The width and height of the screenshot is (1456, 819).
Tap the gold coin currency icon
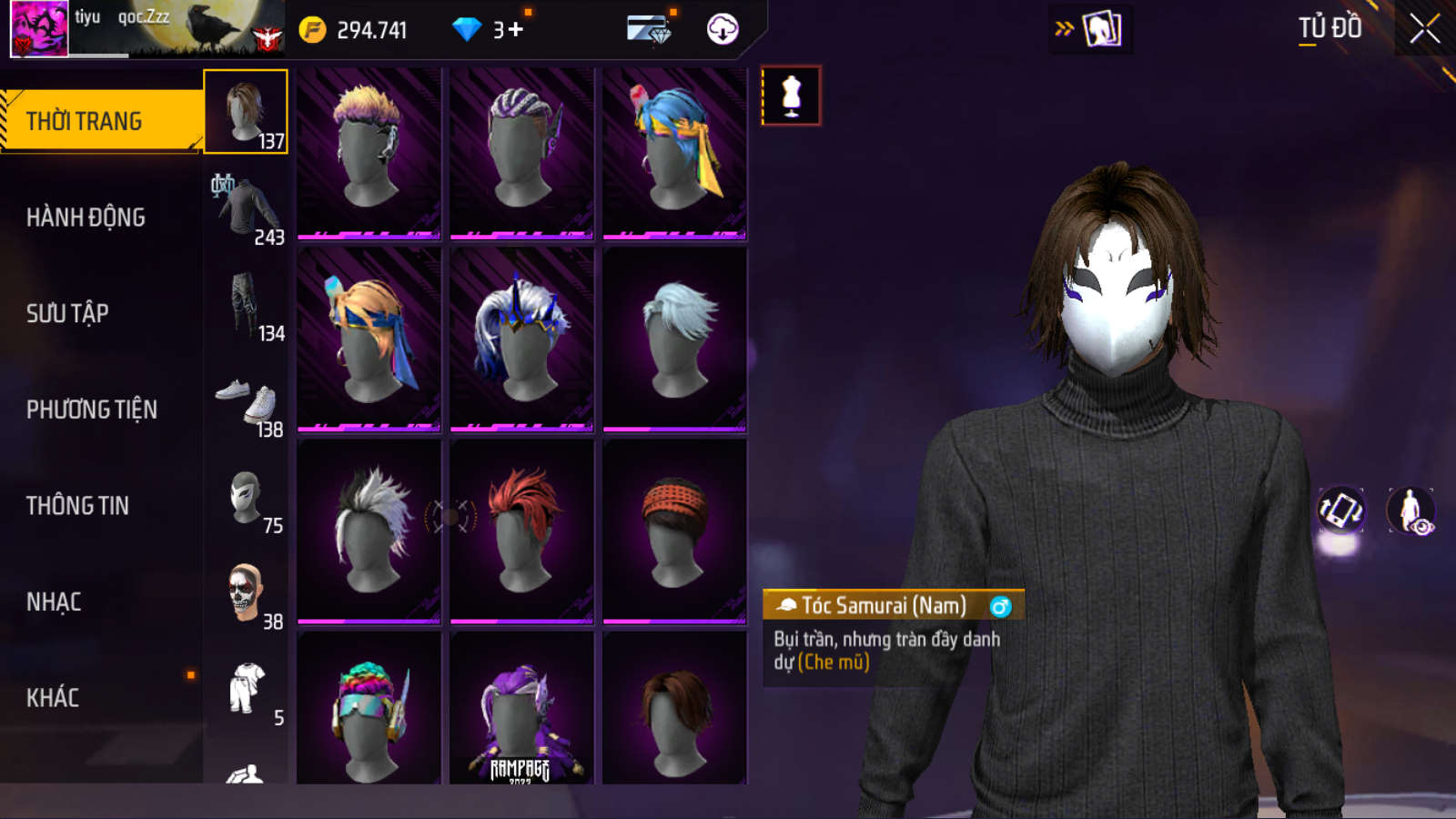[x=312, y=30]
